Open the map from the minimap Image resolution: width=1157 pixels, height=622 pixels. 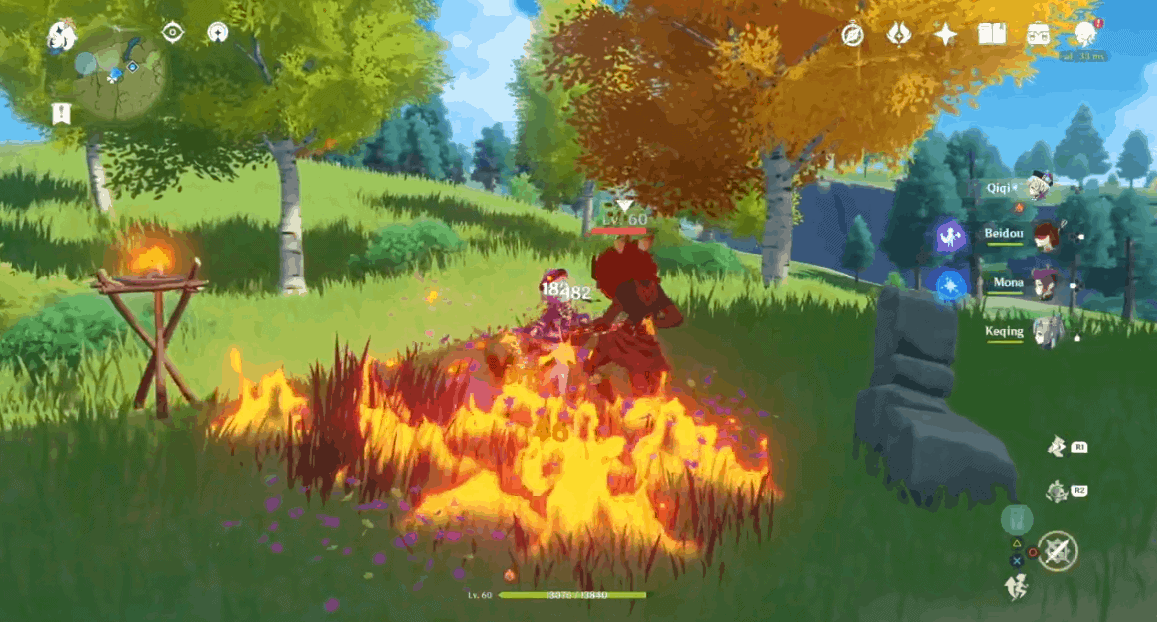click(118, 72)
